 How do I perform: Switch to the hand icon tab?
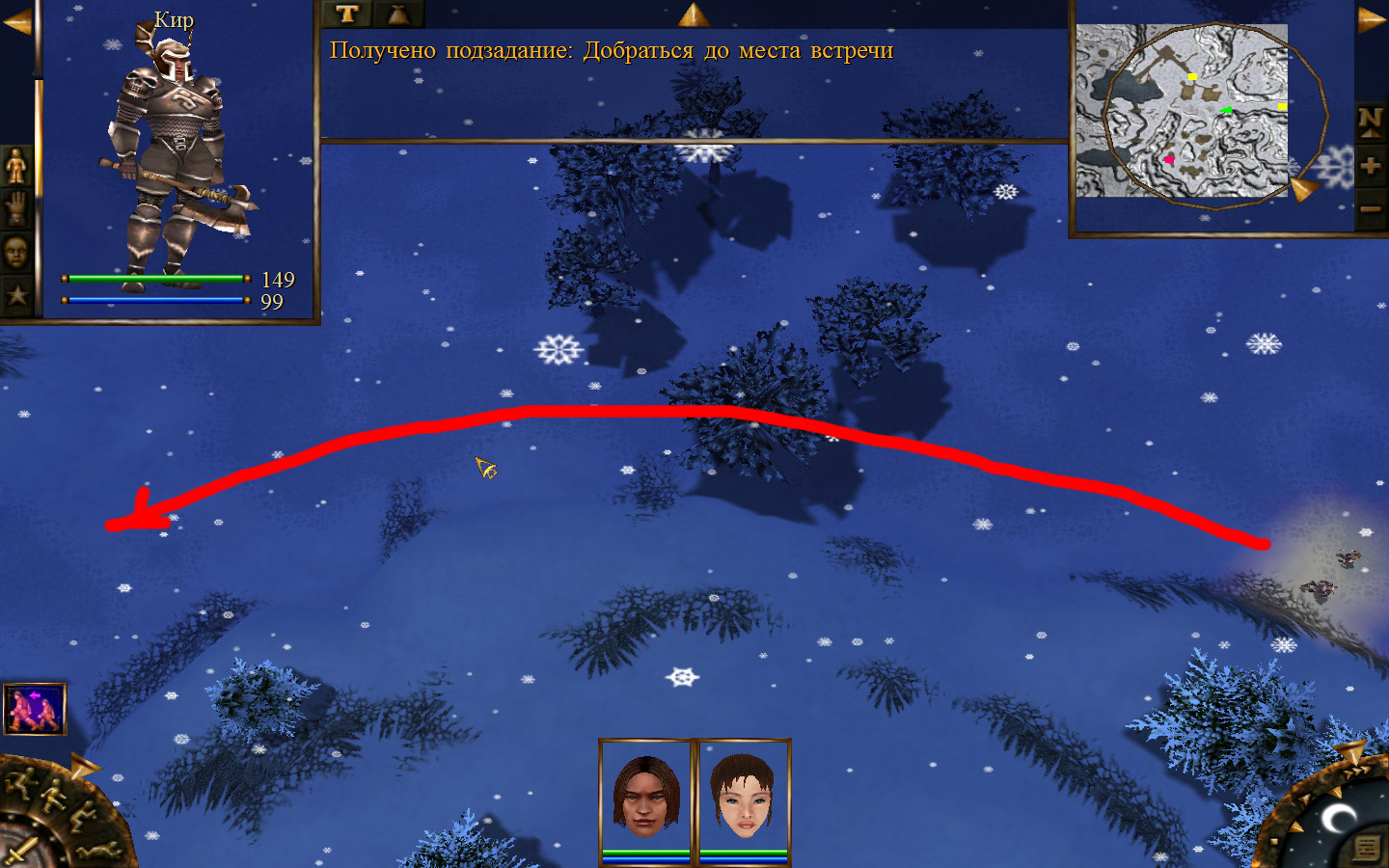pos(16,210)
